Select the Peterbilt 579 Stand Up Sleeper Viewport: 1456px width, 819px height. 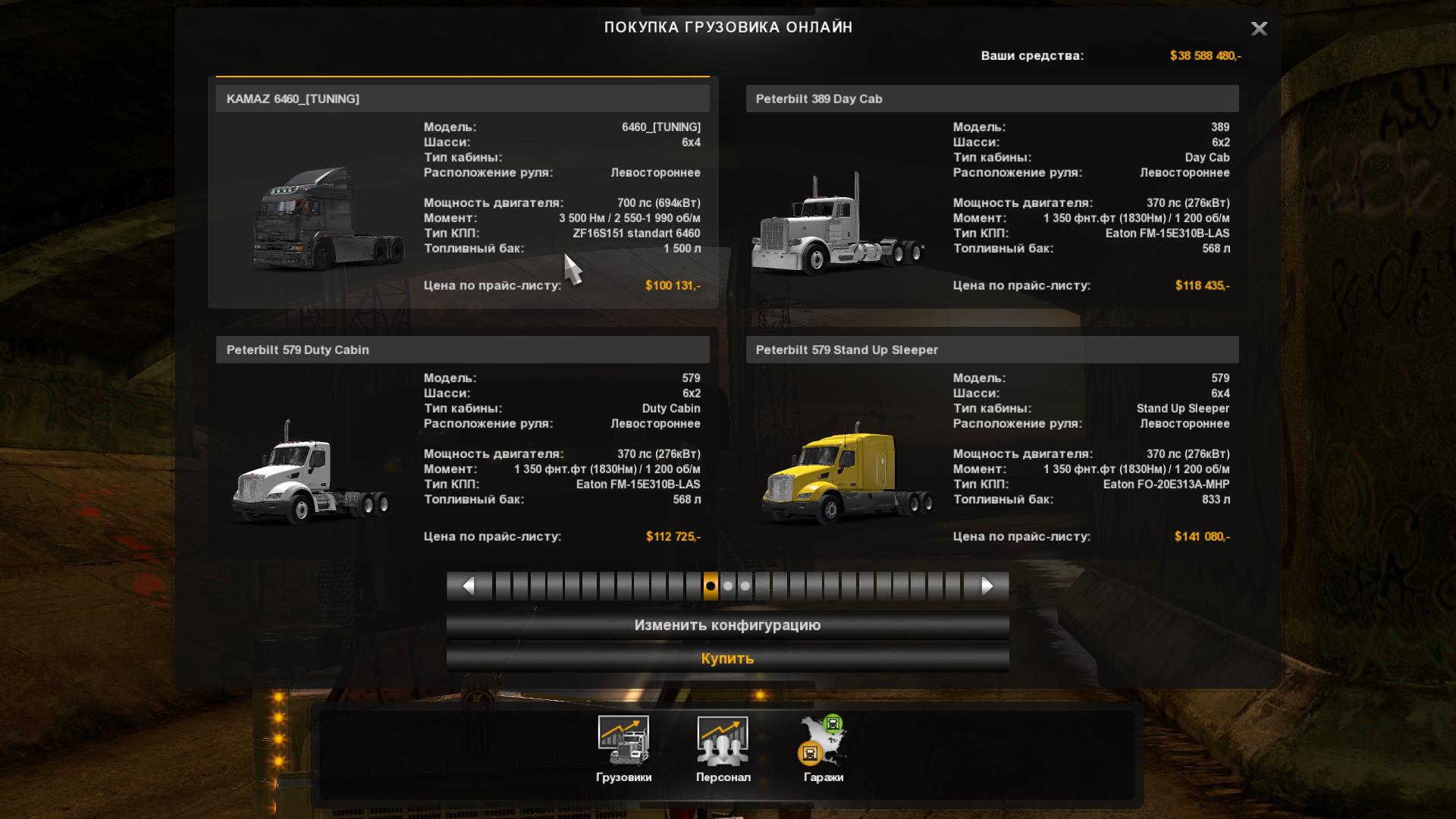(x=992, y=447)
